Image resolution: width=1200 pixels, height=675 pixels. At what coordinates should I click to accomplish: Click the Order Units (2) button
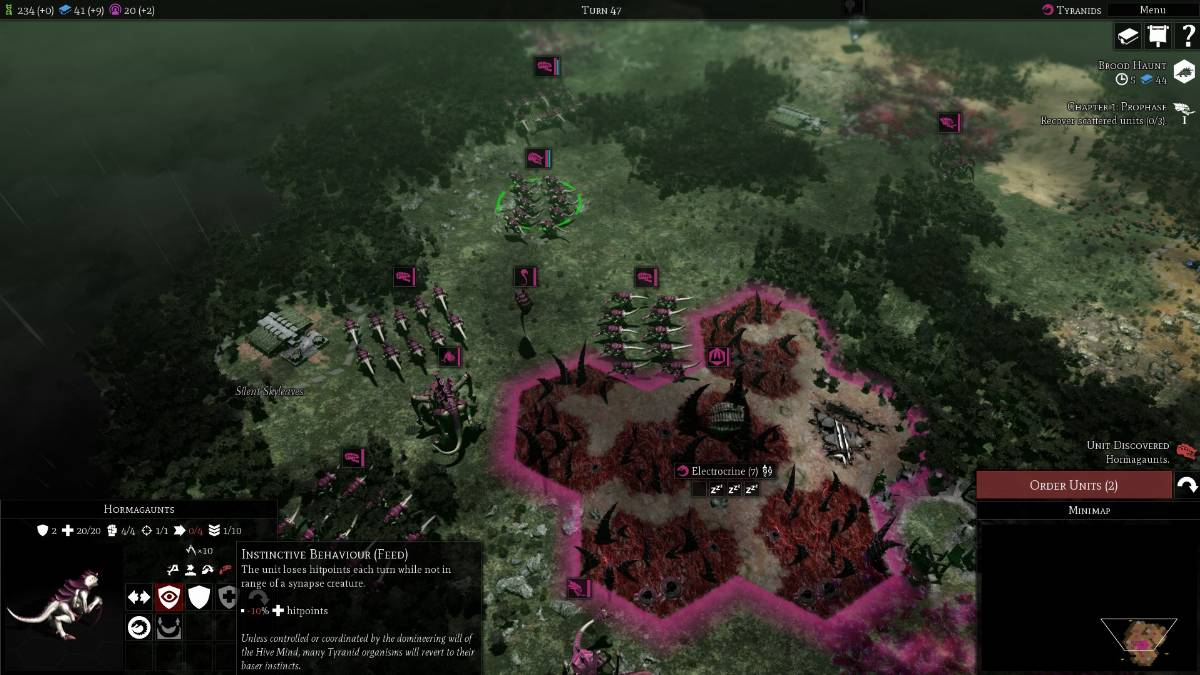(x=1073, y=485)
